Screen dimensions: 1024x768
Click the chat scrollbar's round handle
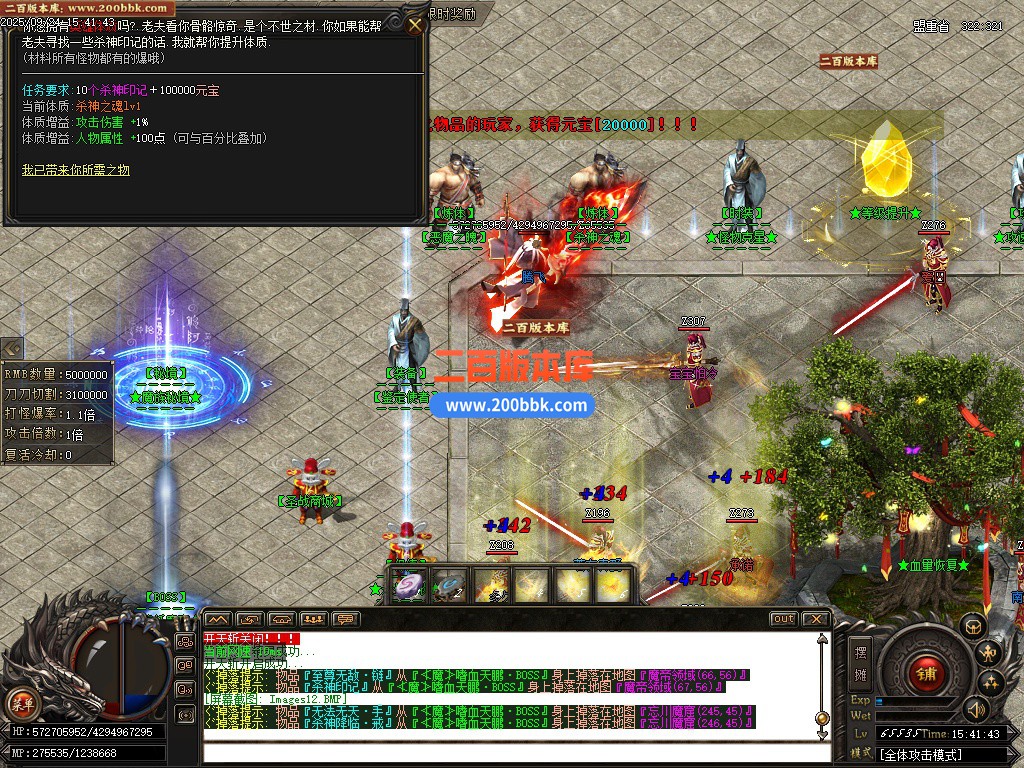(822, 718)
